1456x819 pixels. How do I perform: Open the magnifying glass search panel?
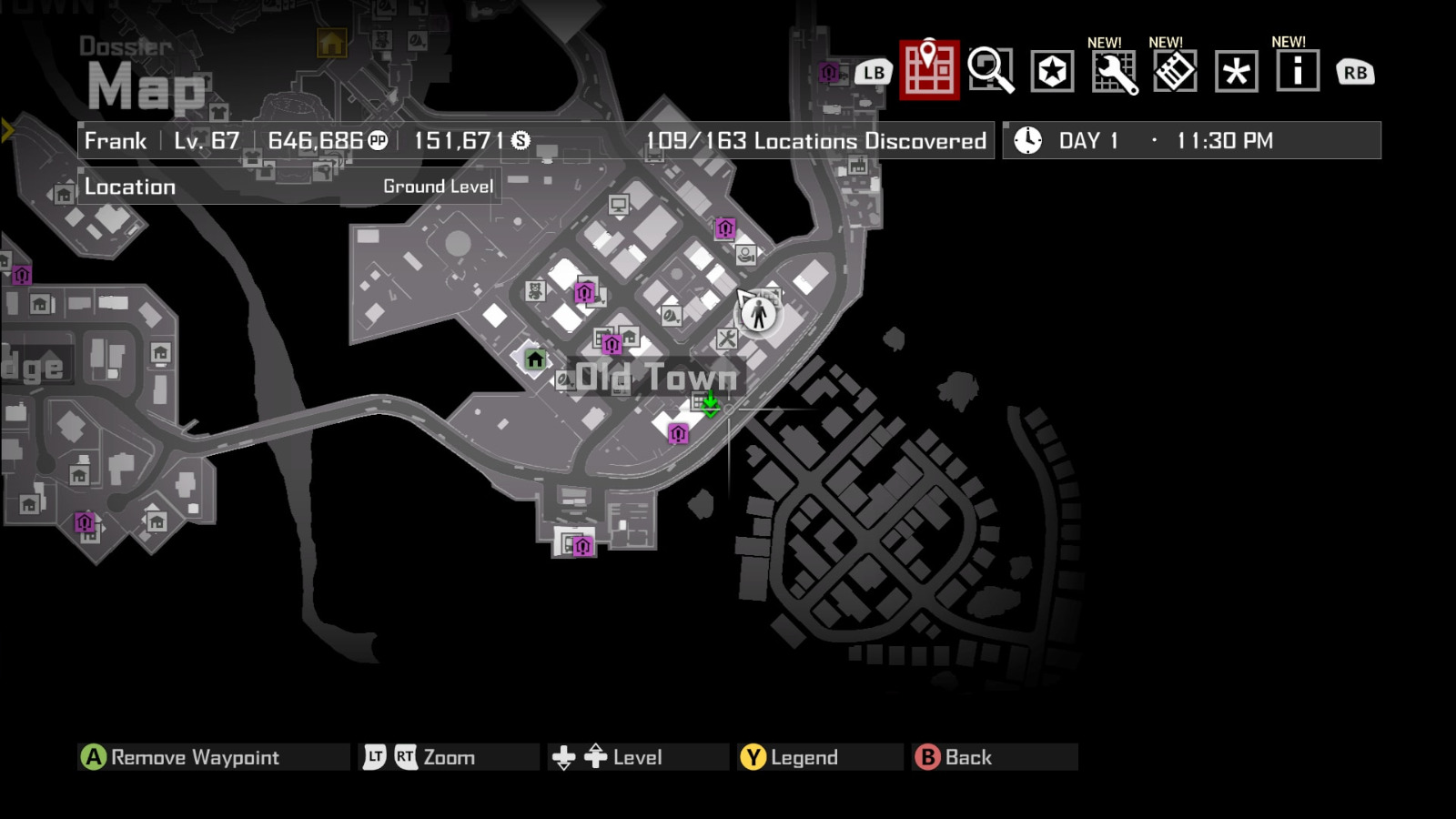click(991, 71)
